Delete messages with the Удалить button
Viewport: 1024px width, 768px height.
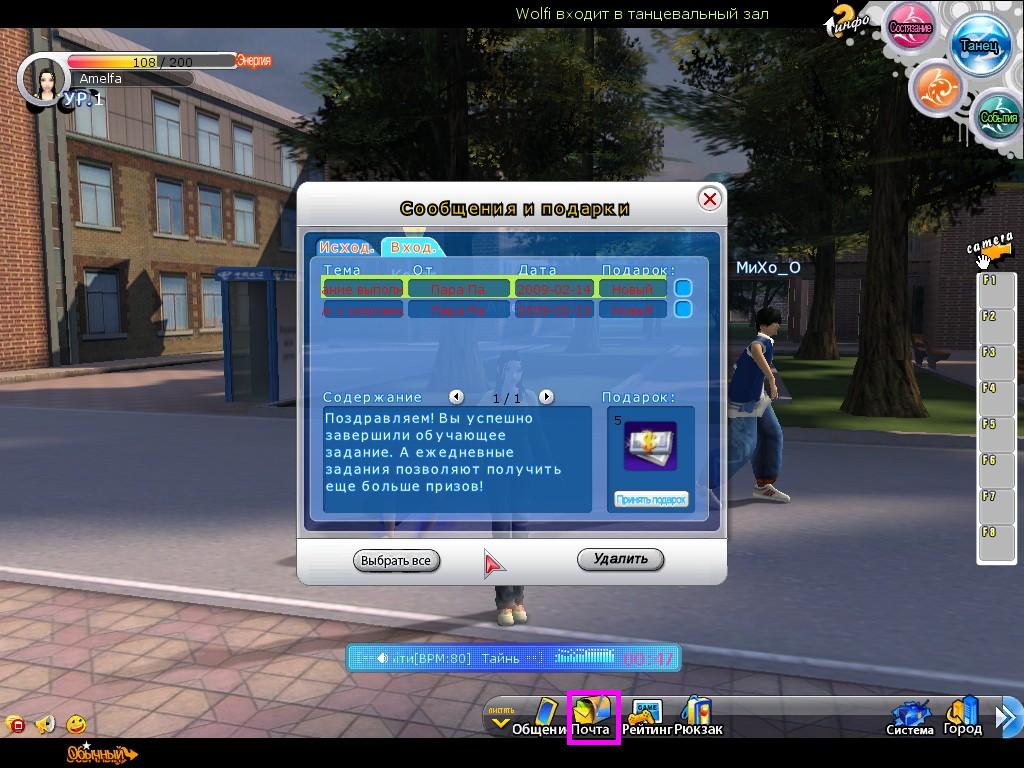point(620,559)
